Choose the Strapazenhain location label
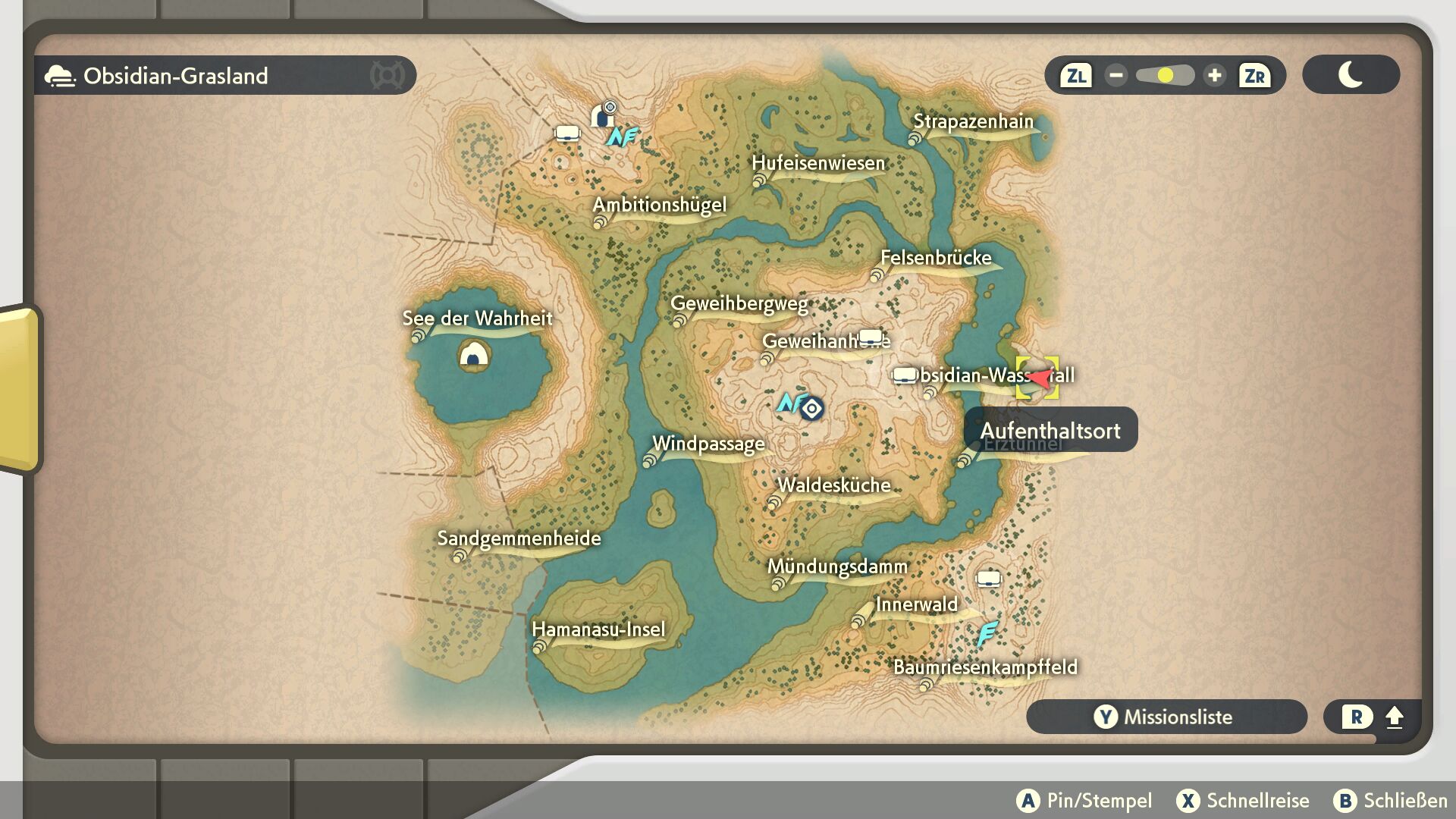The width and height of the screenshot is (1456, 819). pyautogui.click(x=973, y=122)
